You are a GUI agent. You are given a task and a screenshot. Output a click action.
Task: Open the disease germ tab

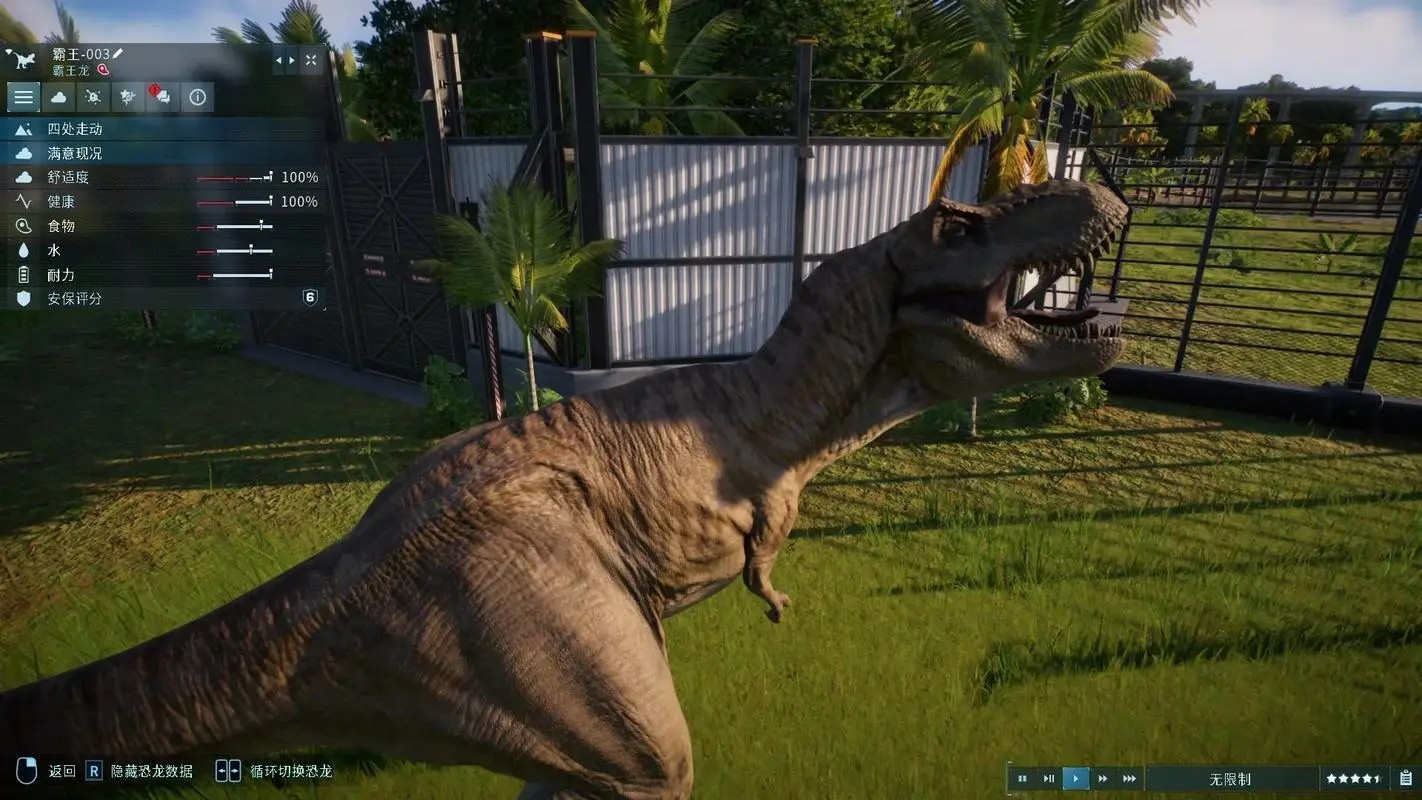[93, 97]
